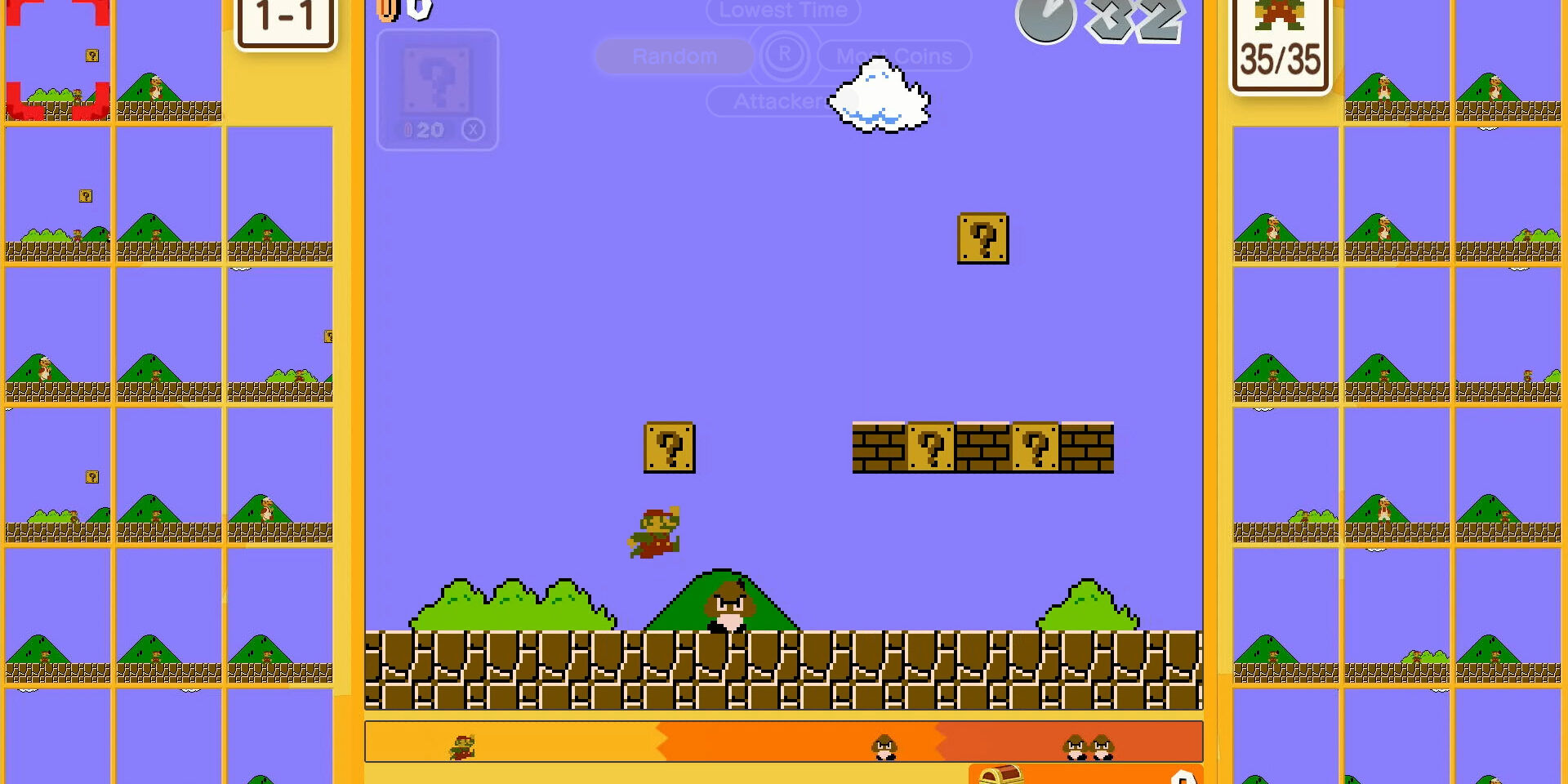The height and width of the screenshot is (784, 1568).
Task: Choose the Lowest Time targeting option
Action: click(x=783, y=11)
